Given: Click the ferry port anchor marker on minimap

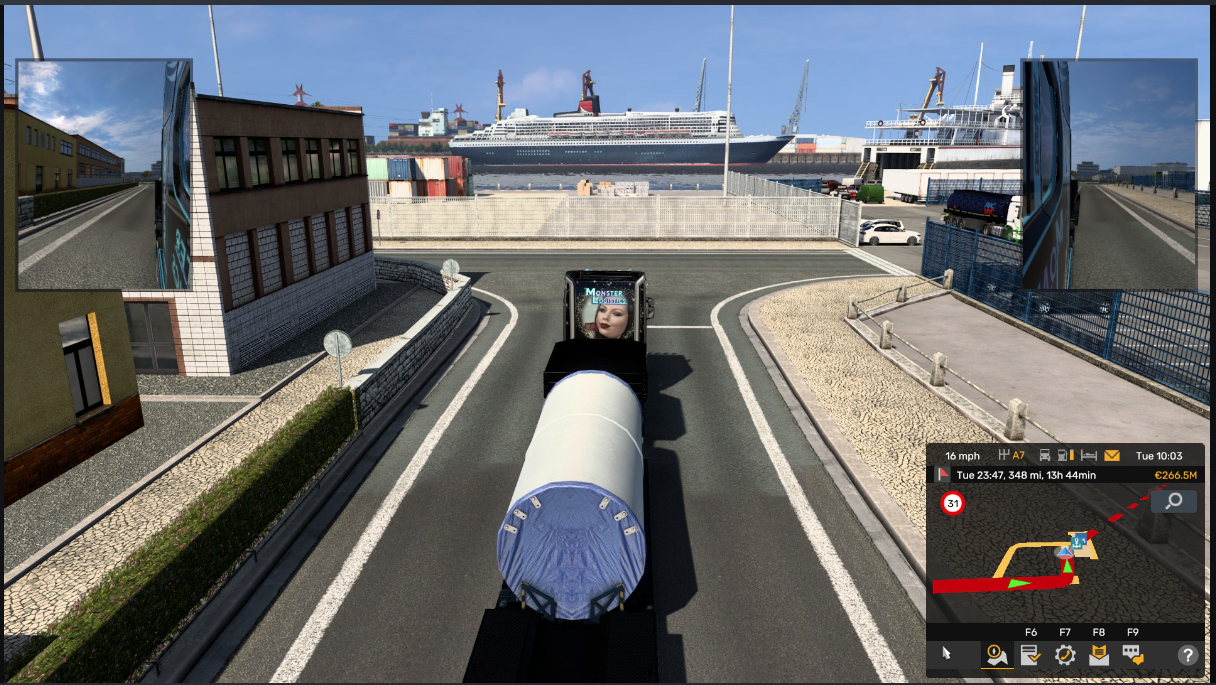Looking at the screenshot, I should (1078, 541).
